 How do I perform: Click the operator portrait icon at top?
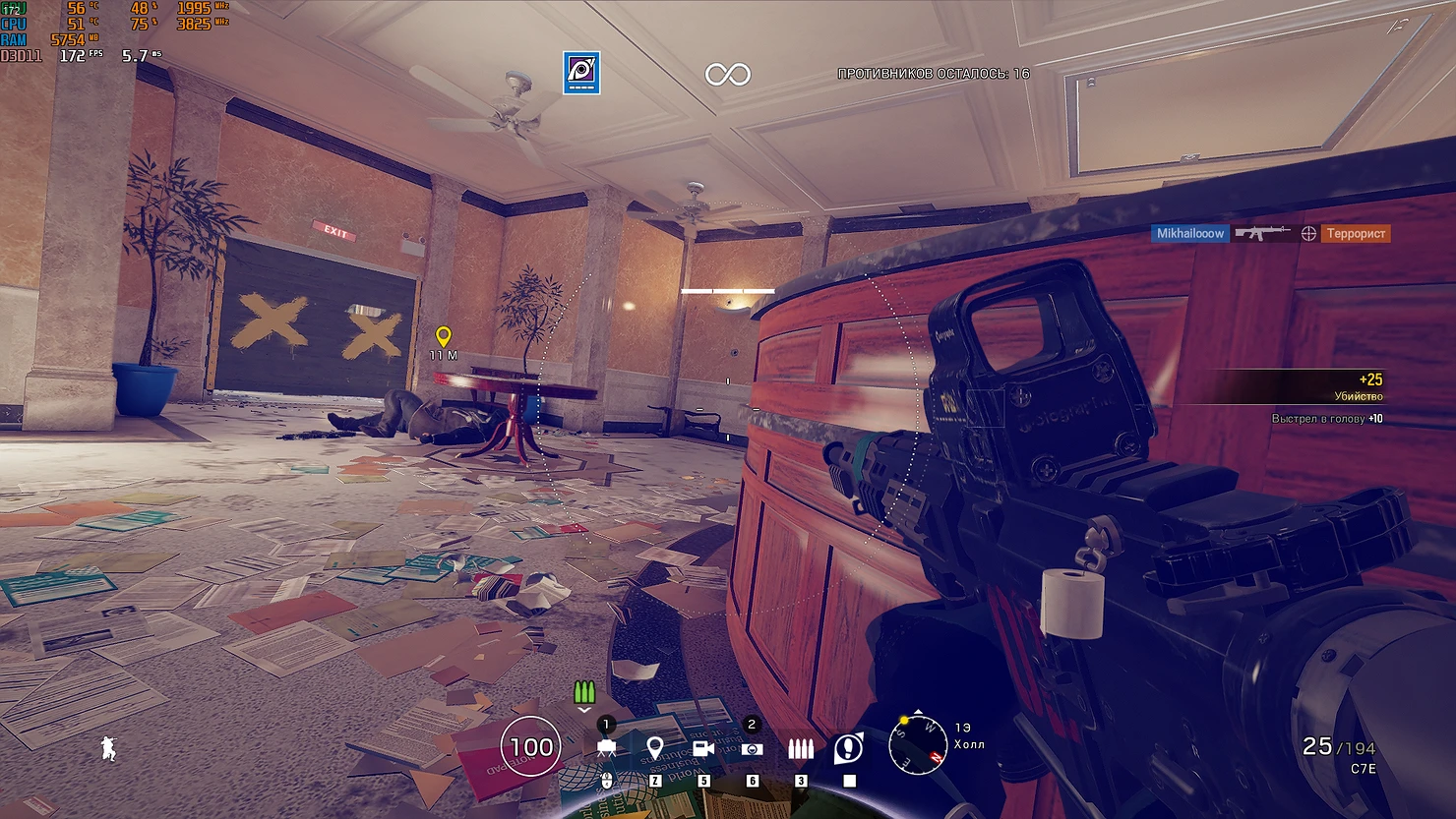tap(581, 73)
